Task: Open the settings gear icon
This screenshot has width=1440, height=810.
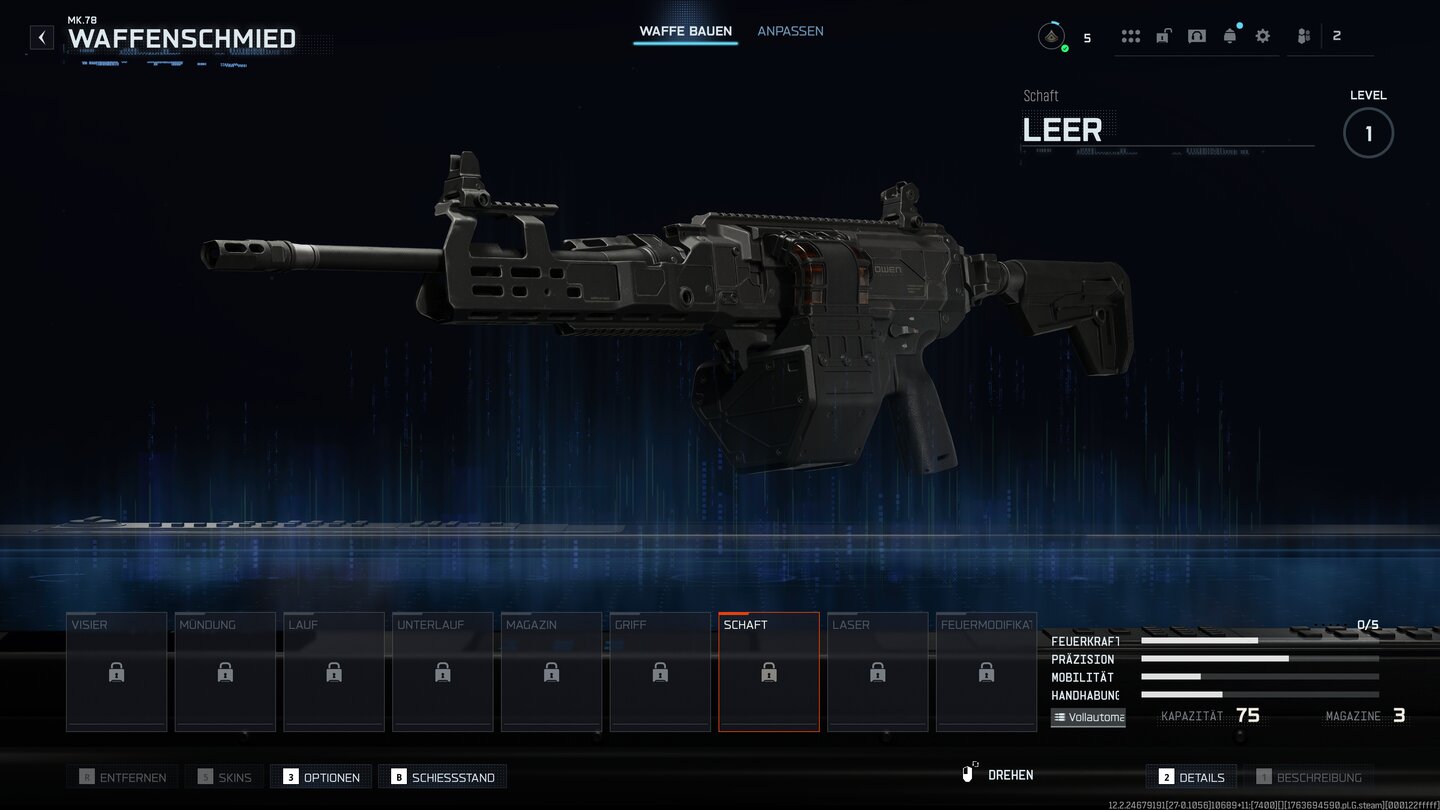Action: (x=1263, y=36)
